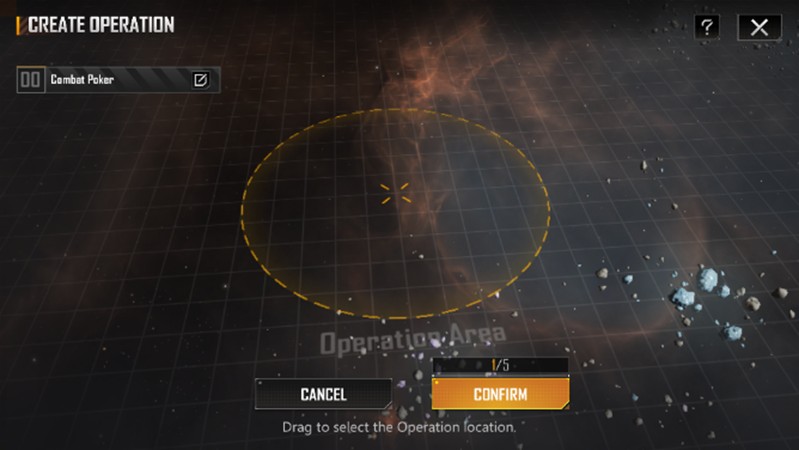The width and height of the screenshot is (799, 450).
Task: Close the Create Operation screen
Action: (759, 27)
